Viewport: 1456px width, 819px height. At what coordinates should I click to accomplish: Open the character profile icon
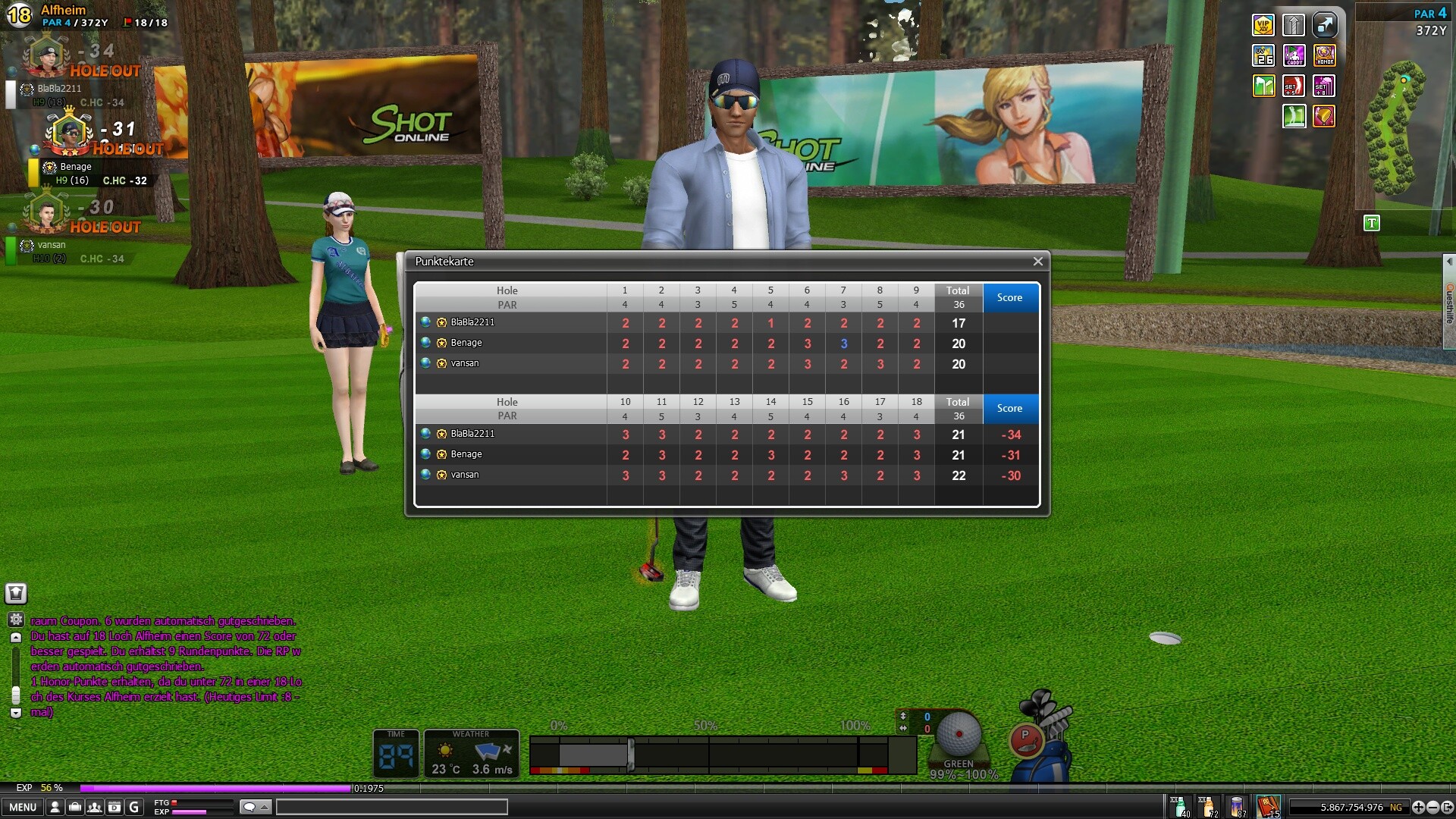(x=55, y=807)
